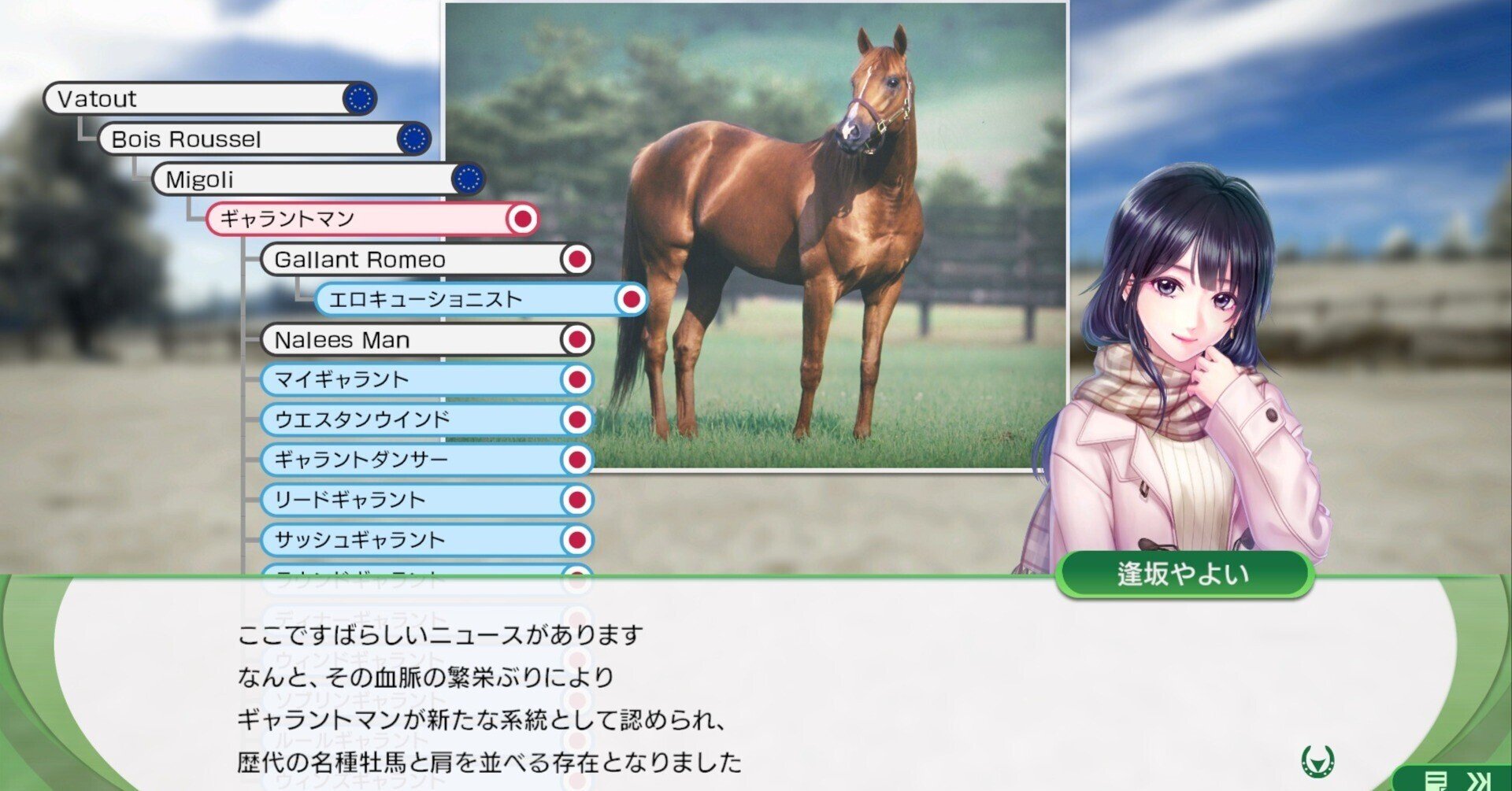Click the EU flag icon on the Migoli bar

[469, 179]
